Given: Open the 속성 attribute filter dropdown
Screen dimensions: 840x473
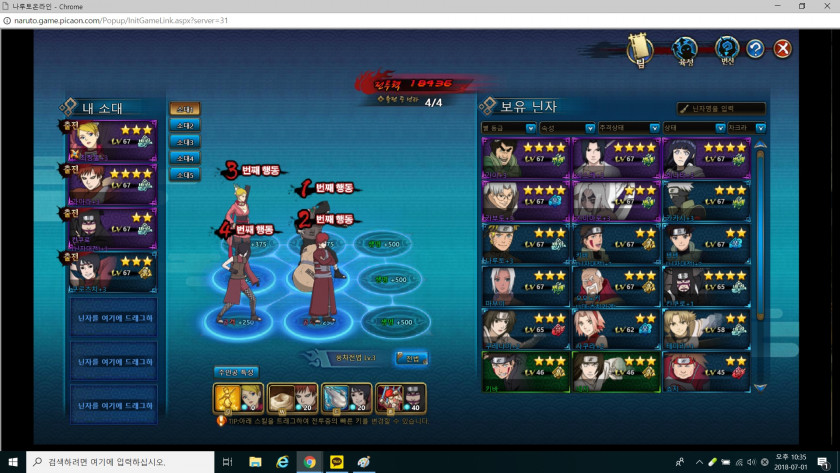Looking at the screenshot, I should [567, 128].
